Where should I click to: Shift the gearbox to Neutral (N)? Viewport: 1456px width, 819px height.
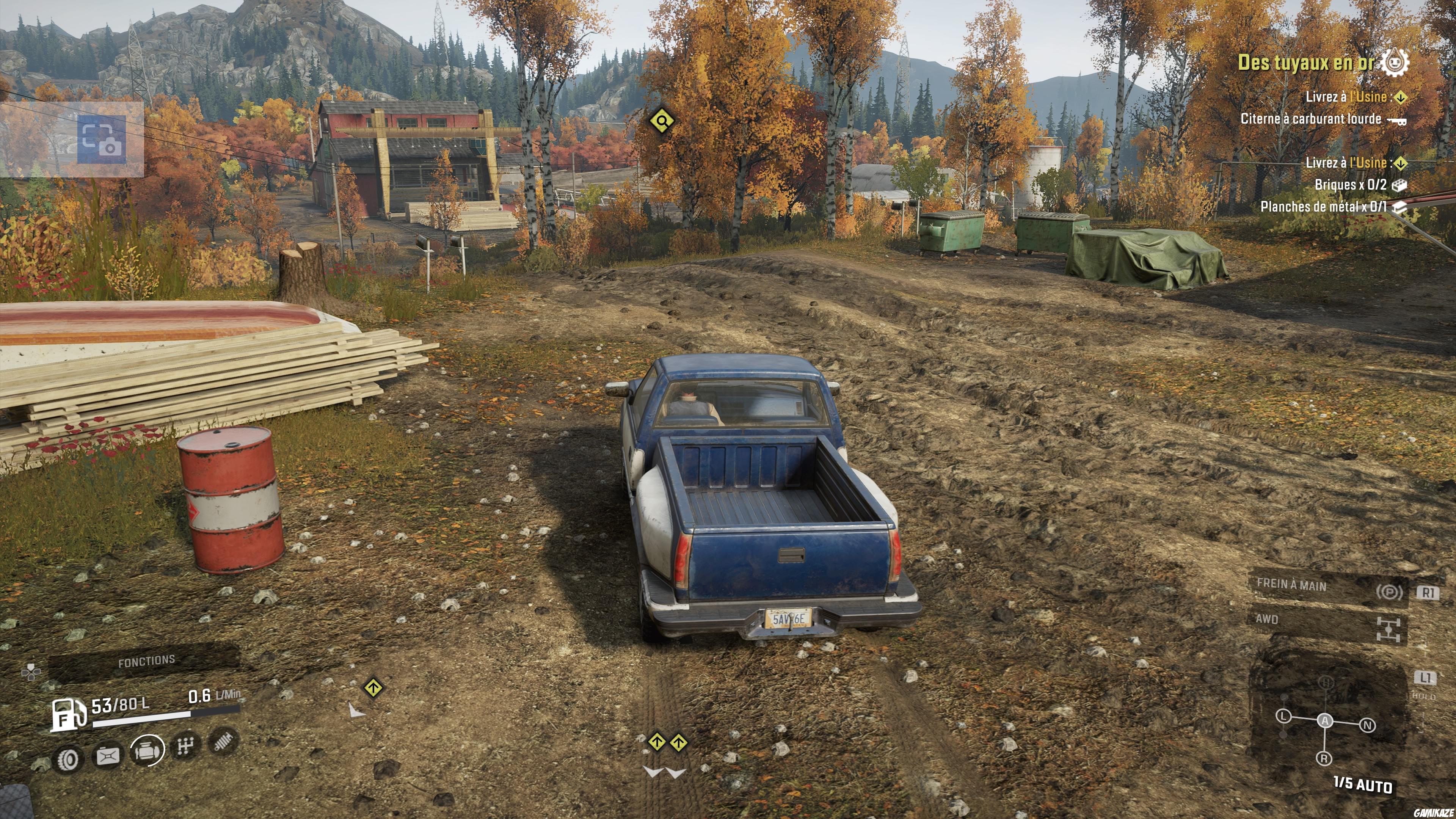[1367, 725]
